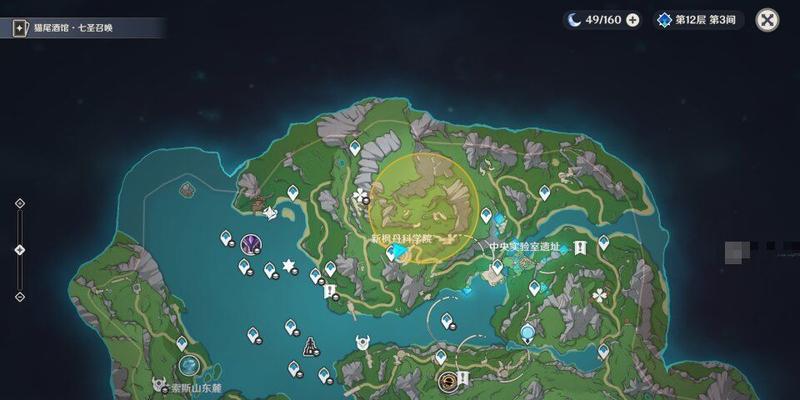
Task: Add Original Resin with the plus button
Action: click(632, 20)
